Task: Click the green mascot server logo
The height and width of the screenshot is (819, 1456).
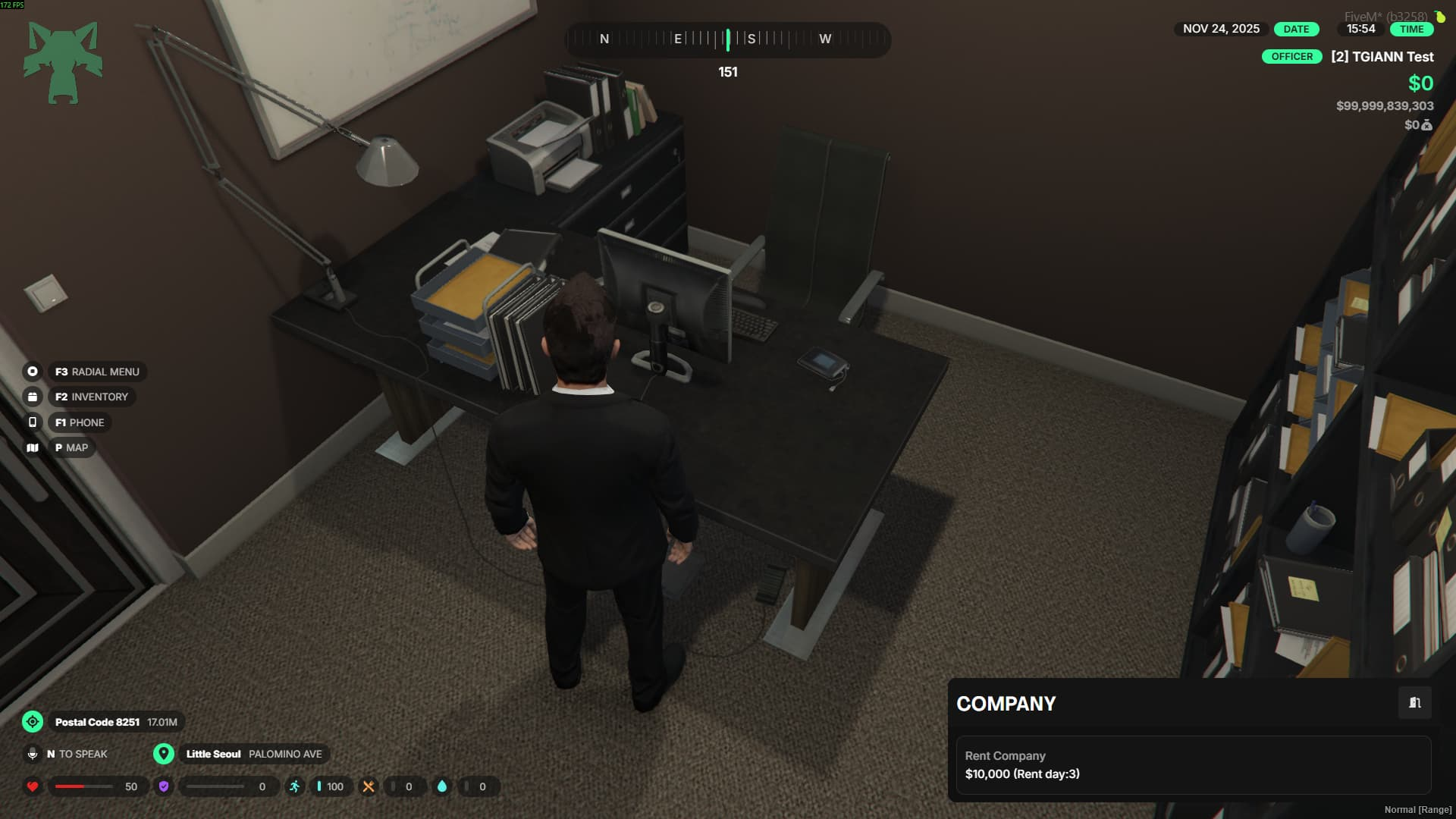Action: (x=63, y=62)
